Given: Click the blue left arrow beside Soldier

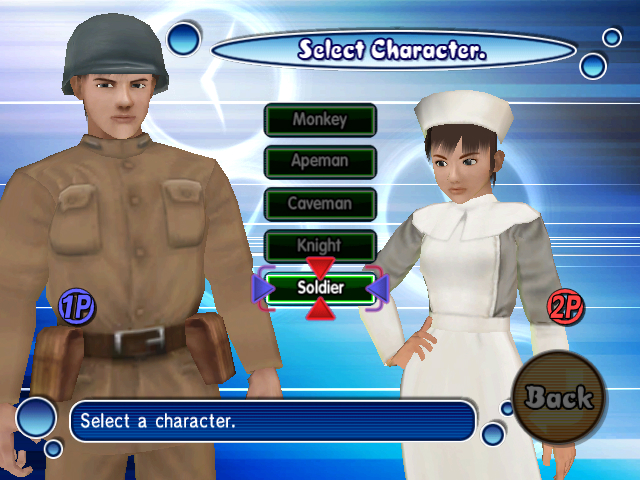Looking at the screenshot, I should pyautogui.click(x=264, y=288).
